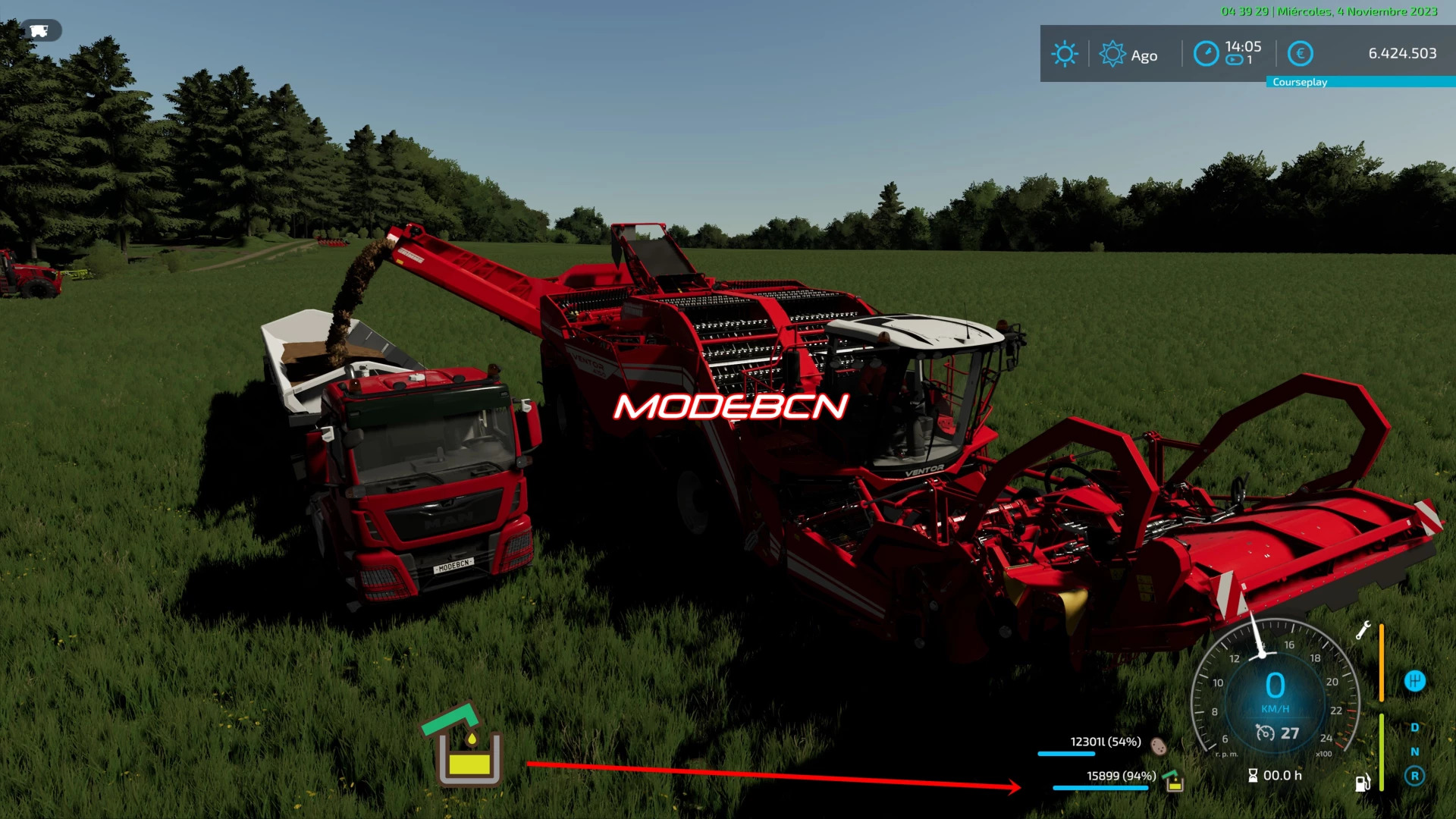The image size is (1456, 819).
Task: Click the blue gearbox shift icon
Action: click(x=1414, y=681)
